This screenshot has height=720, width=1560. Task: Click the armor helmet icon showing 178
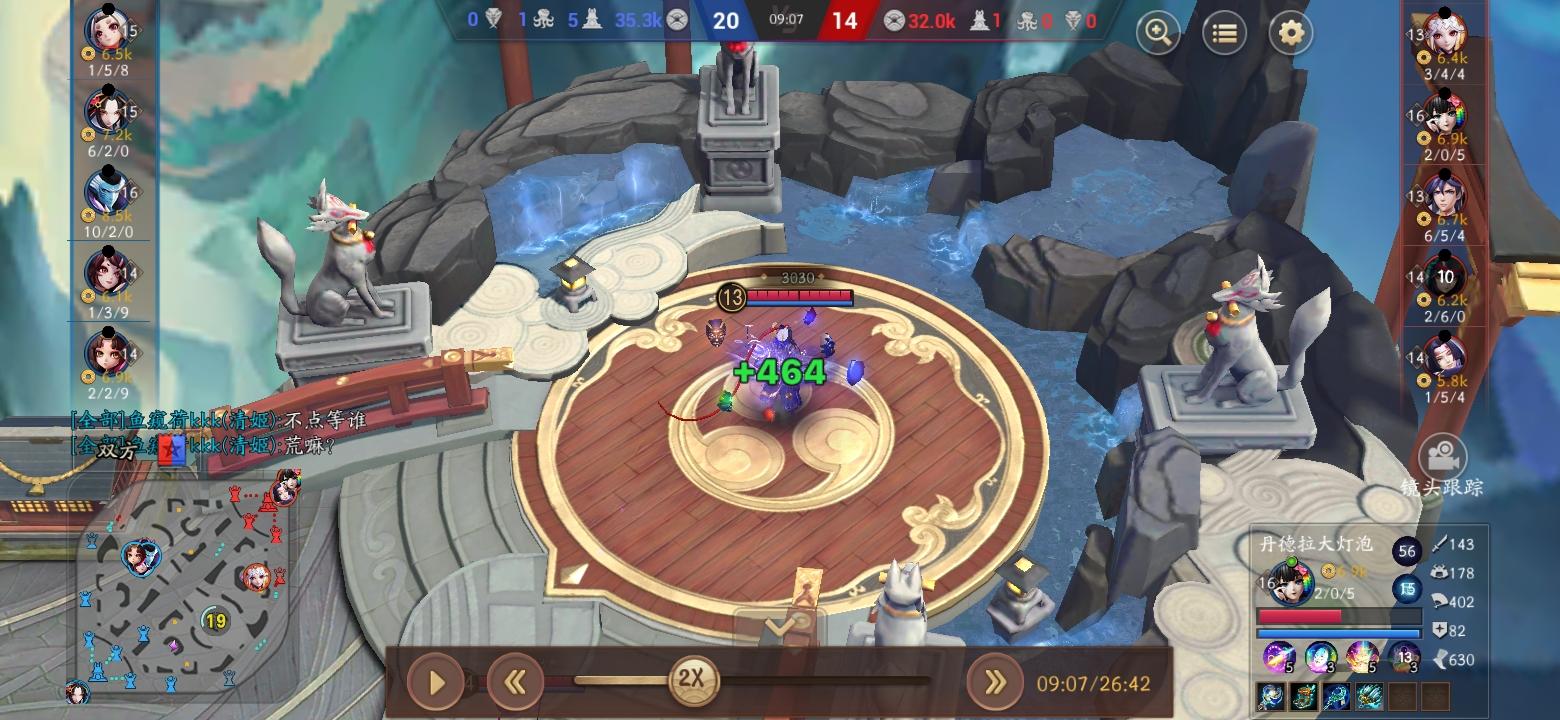pos(1440,572)
